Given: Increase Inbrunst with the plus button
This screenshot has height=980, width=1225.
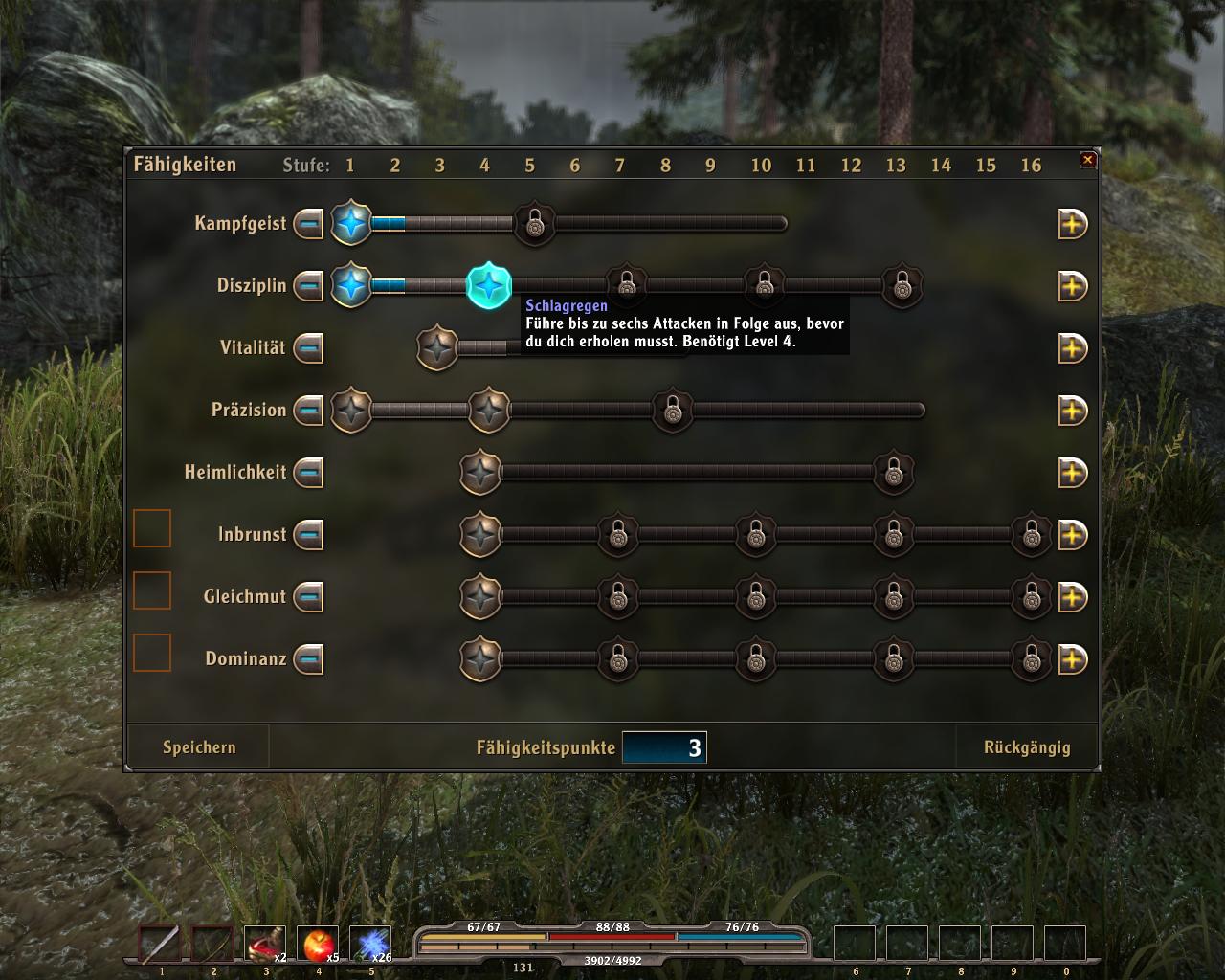Looking at the screenshot, I should coord(1072,535).
